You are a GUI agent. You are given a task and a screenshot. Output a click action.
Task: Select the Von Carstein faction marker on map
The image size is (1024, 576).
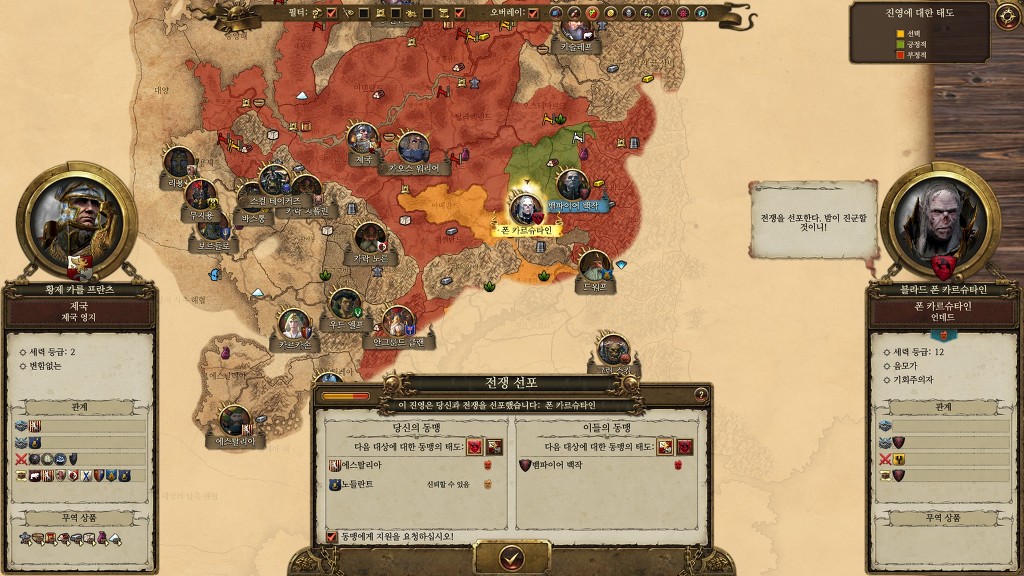(x=524, y=211)
